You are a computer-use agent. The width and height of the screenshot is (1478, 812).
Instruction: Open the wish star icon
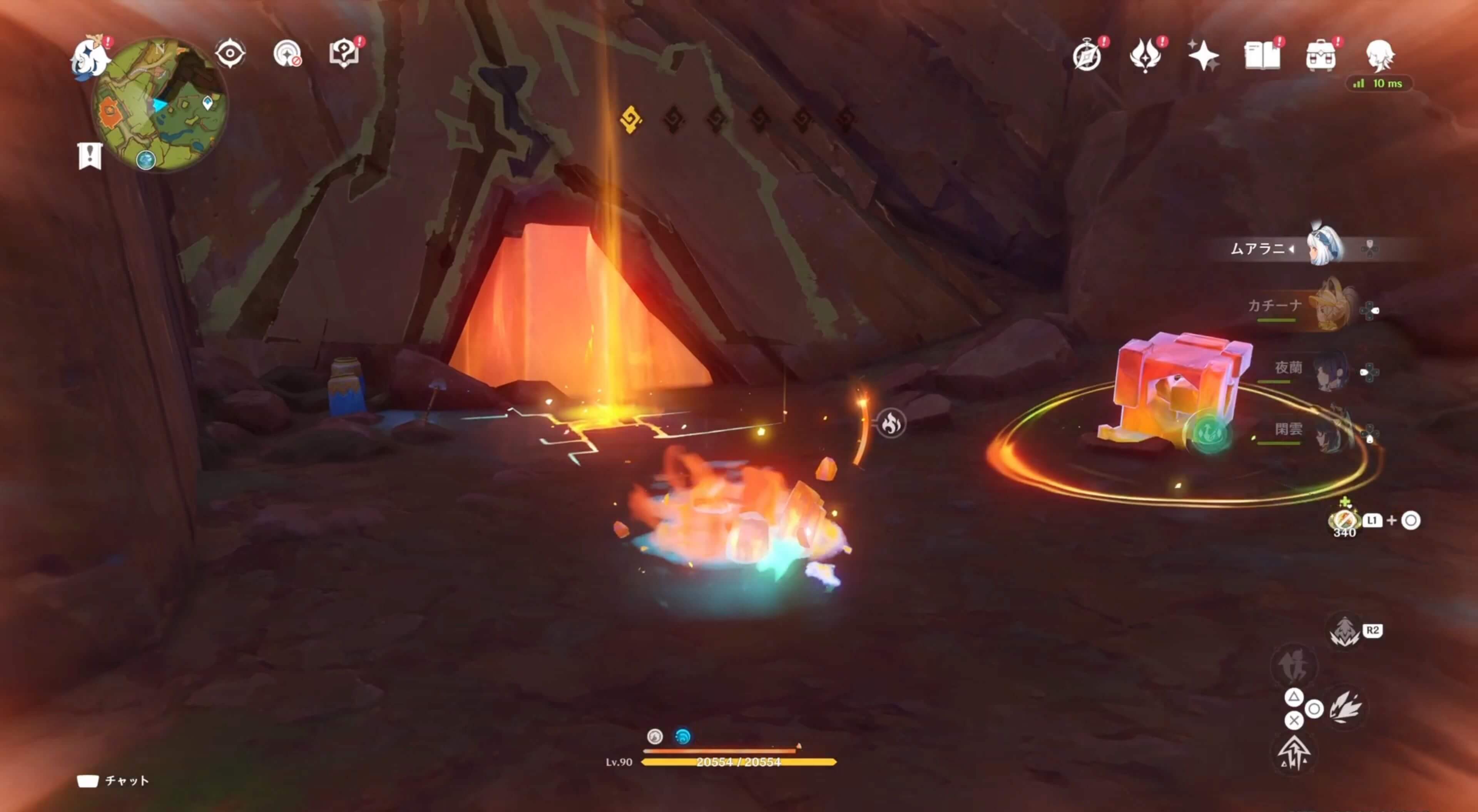(1203, 56)
